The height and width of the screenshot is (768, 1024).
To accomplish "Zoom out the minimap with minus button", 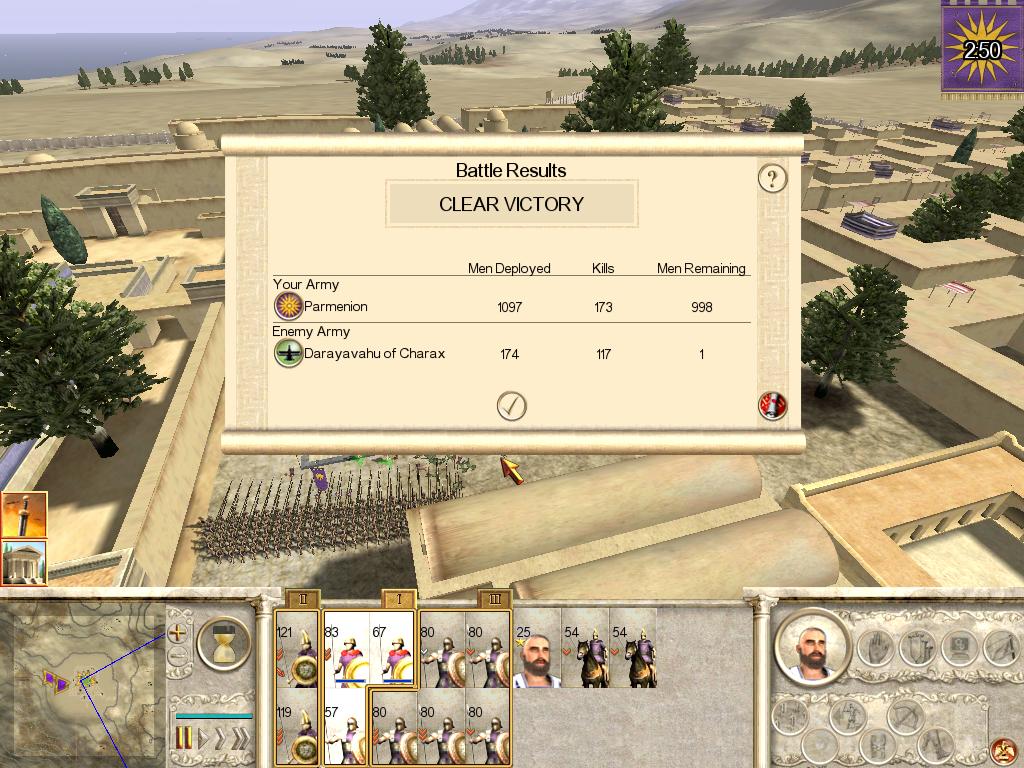I will (178, 657).
